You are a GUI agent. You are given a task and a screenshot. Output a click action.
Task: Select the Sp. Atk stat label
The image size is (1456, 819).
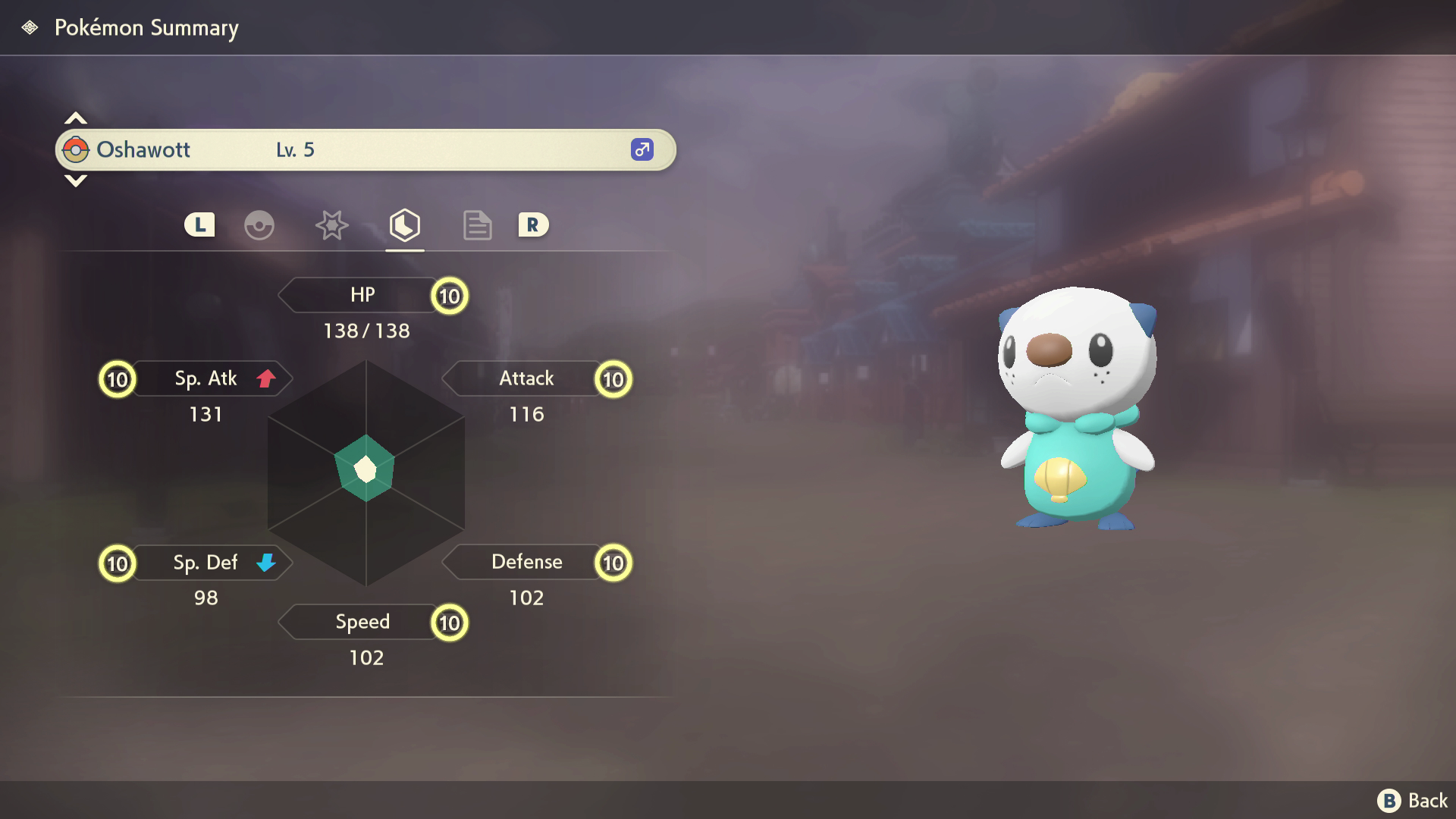pyautogui.click(x=206, y=378)
